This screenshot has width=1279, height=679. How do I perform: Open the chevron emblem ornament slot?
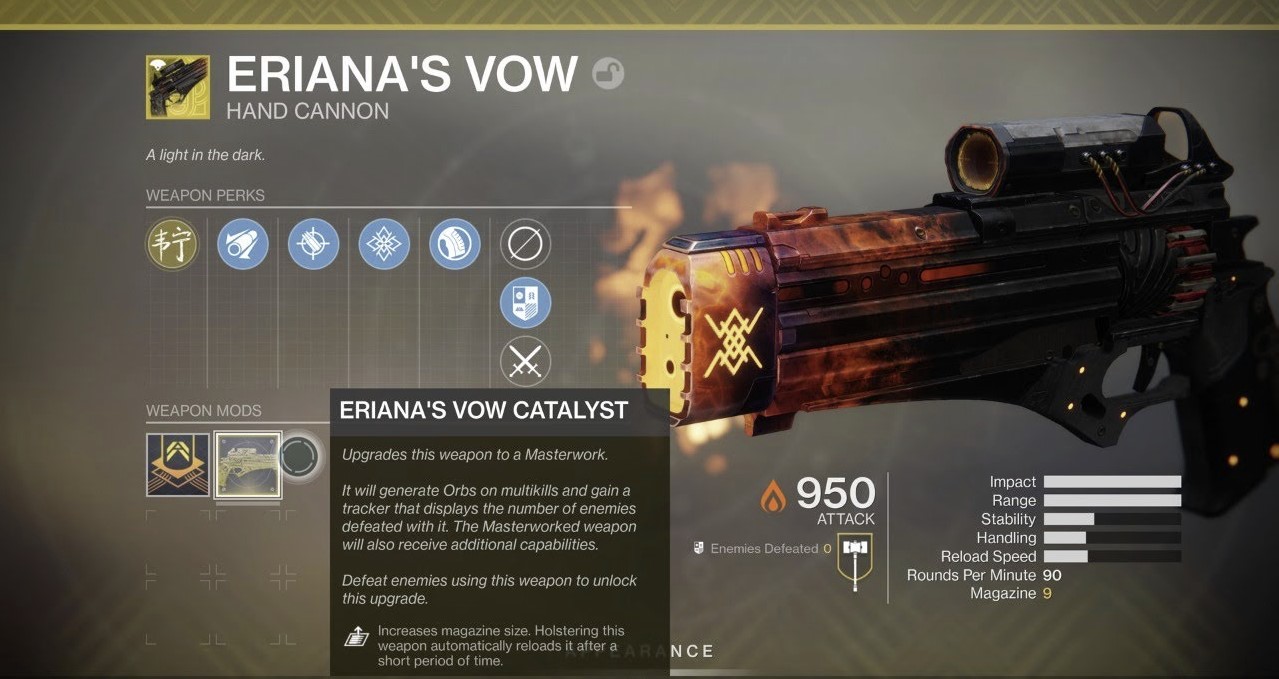(178, 465)
